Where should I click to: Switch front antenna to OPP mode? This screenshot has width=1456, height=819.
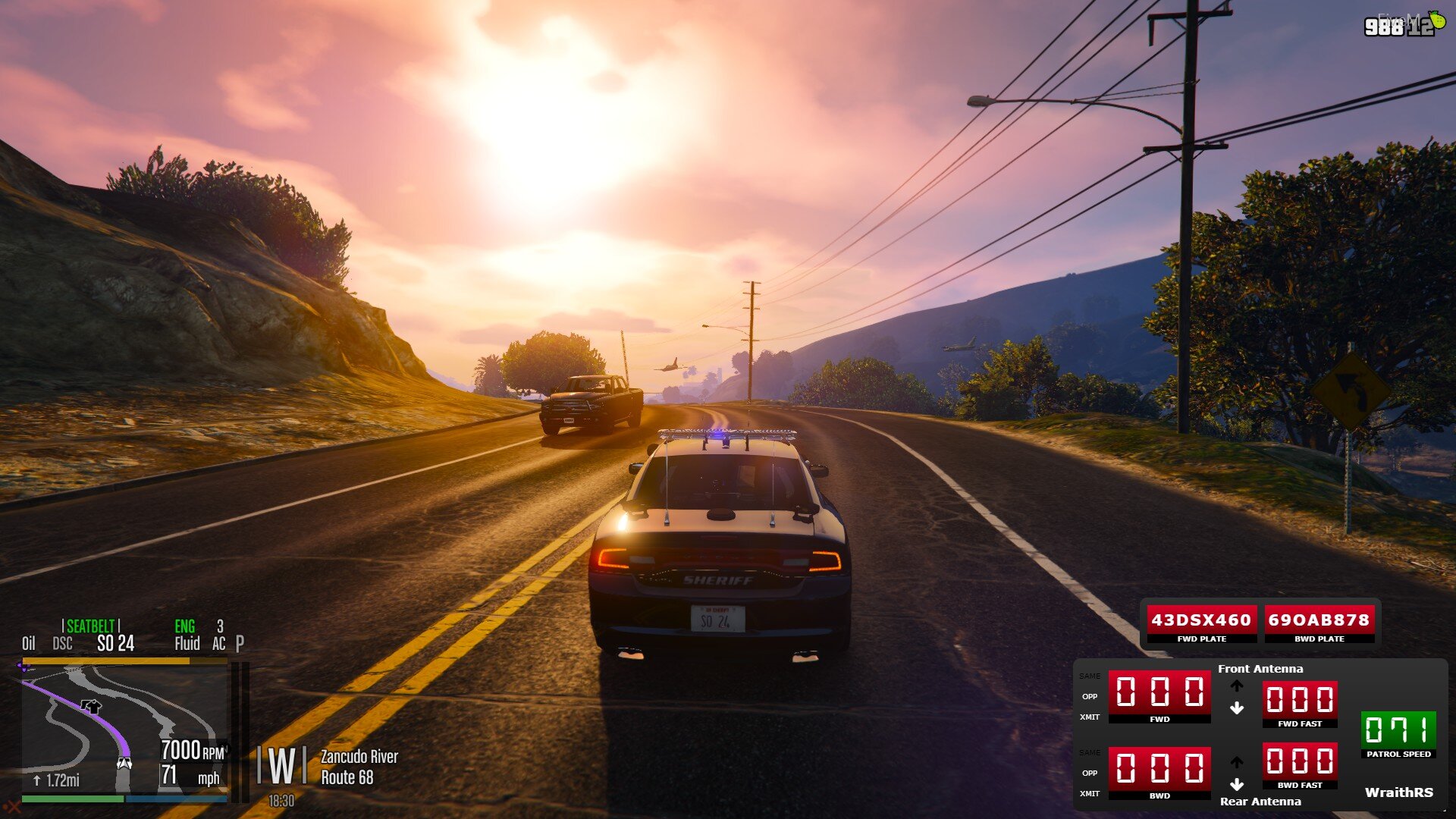coord(1090,696)
